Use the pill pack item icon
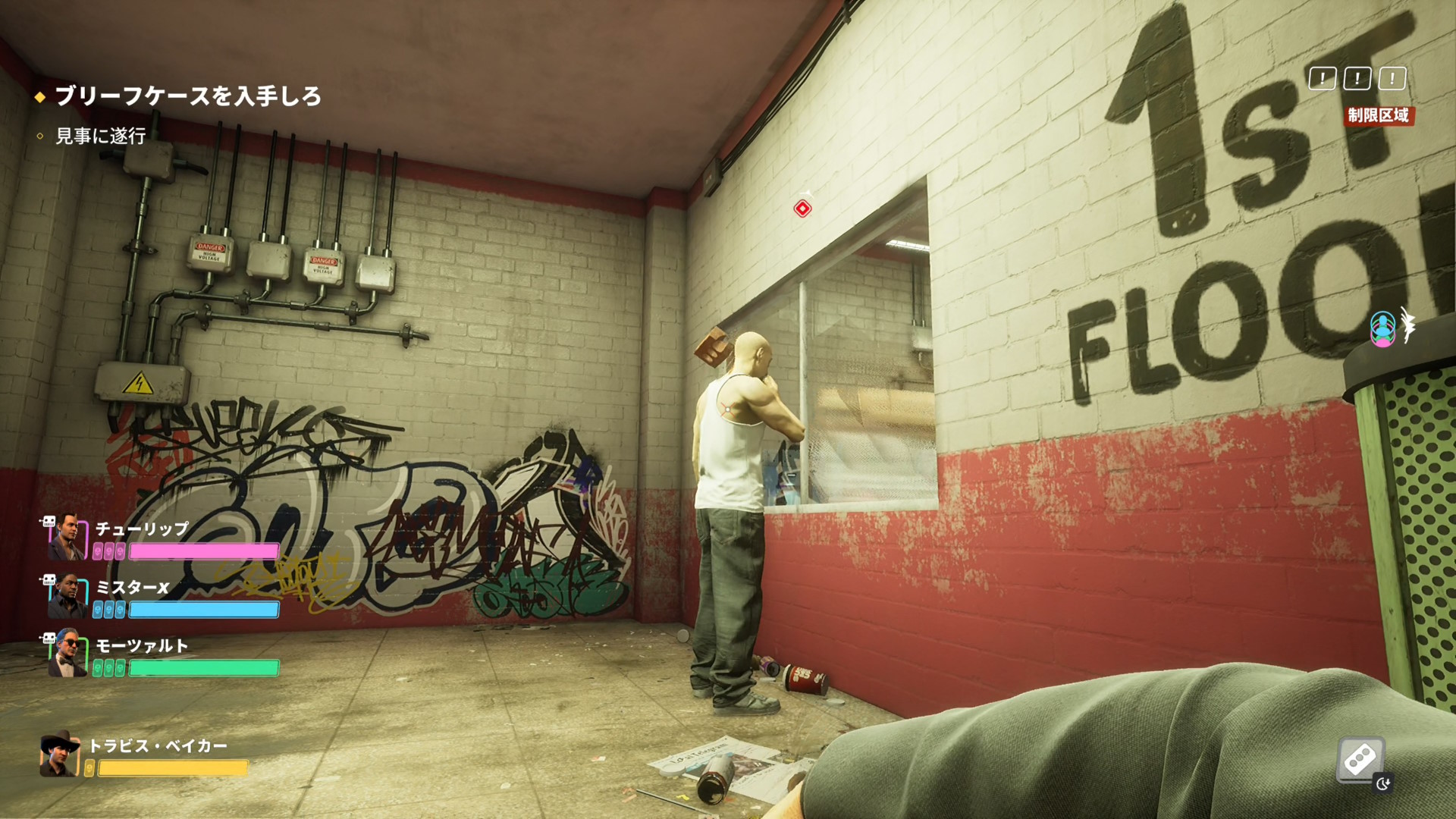This screenshot has height=819, width=1456. [1360, 758]
